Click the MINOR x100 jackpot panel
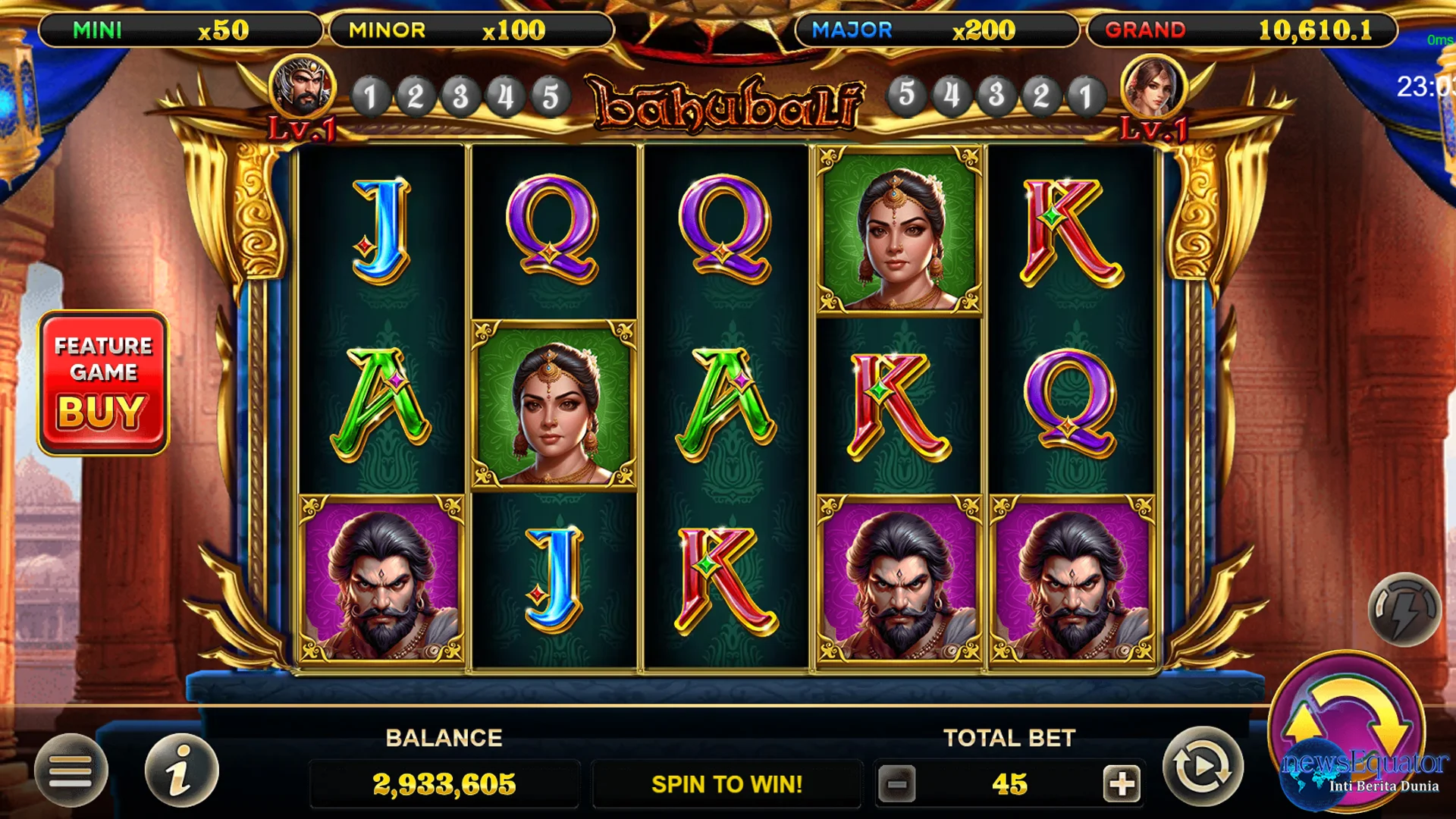Screen dimensions: 1456x819 click(470, 30)
